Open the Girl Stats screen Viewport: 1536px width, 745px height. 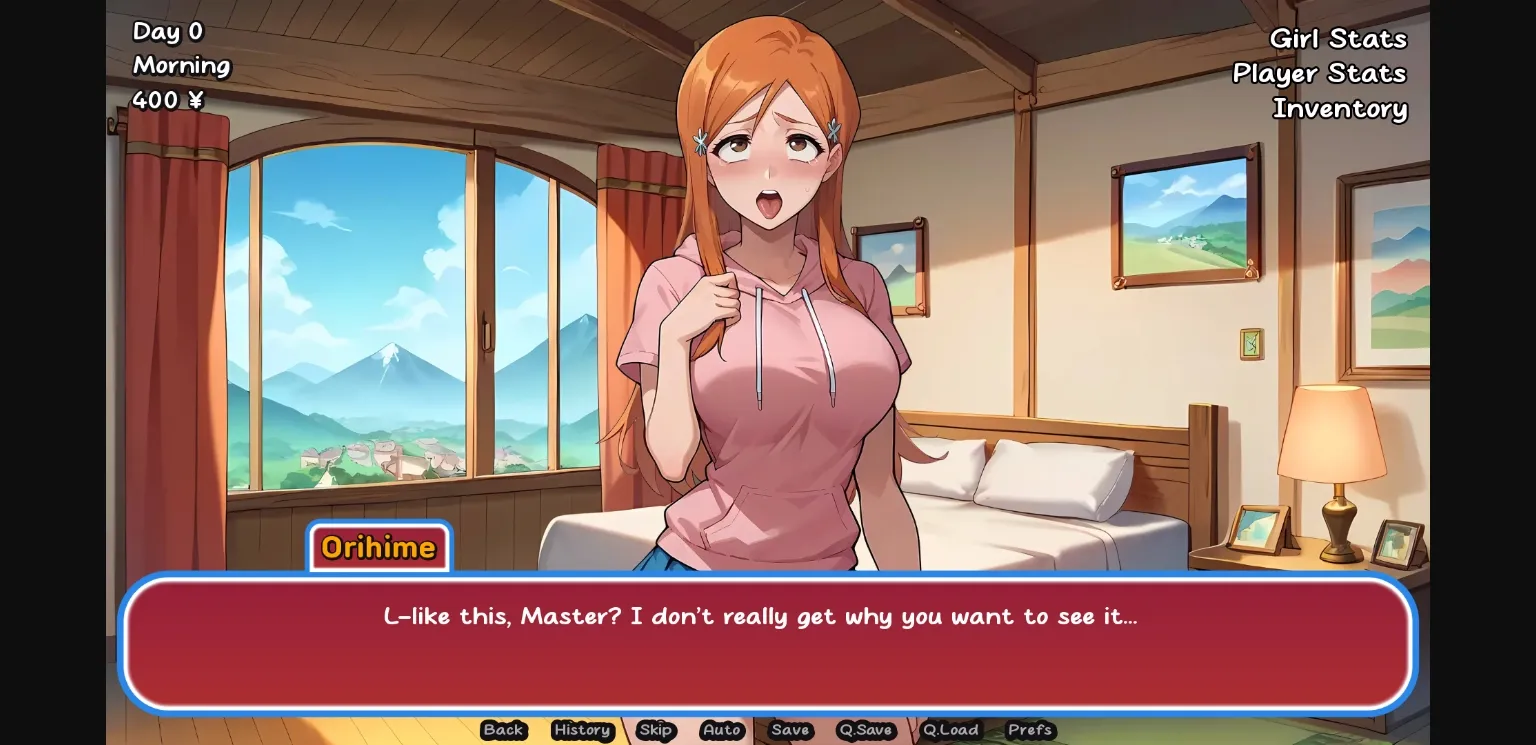pyautogui.click(x=1338, y=39)
